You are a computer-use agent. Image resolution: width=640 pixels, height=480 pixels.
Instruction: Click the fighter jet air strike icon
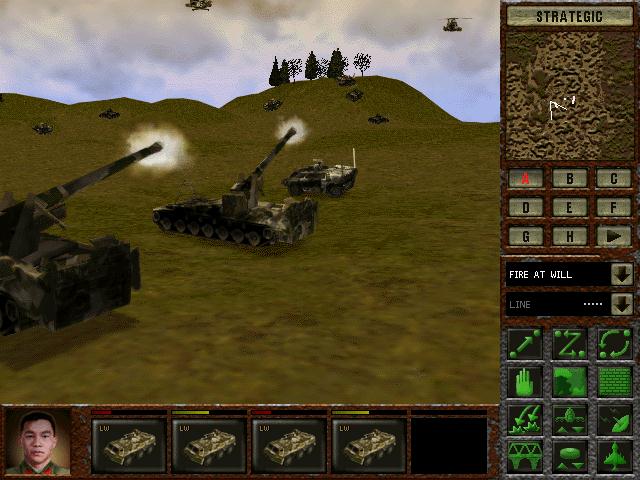[x=614, y=455]
